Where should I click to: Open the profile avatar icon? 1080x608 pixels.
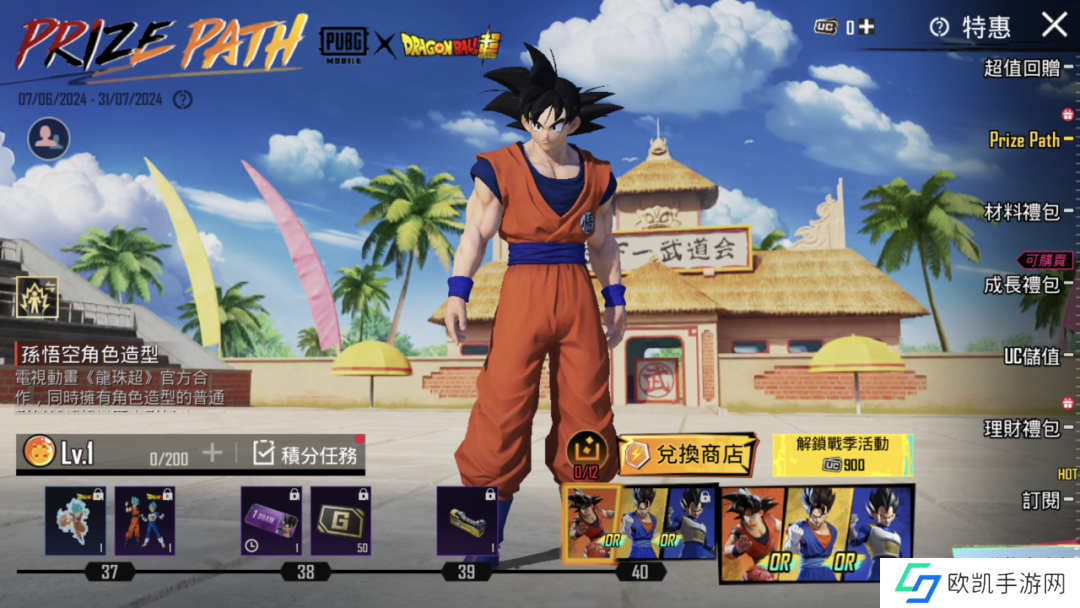coord(48,140)
